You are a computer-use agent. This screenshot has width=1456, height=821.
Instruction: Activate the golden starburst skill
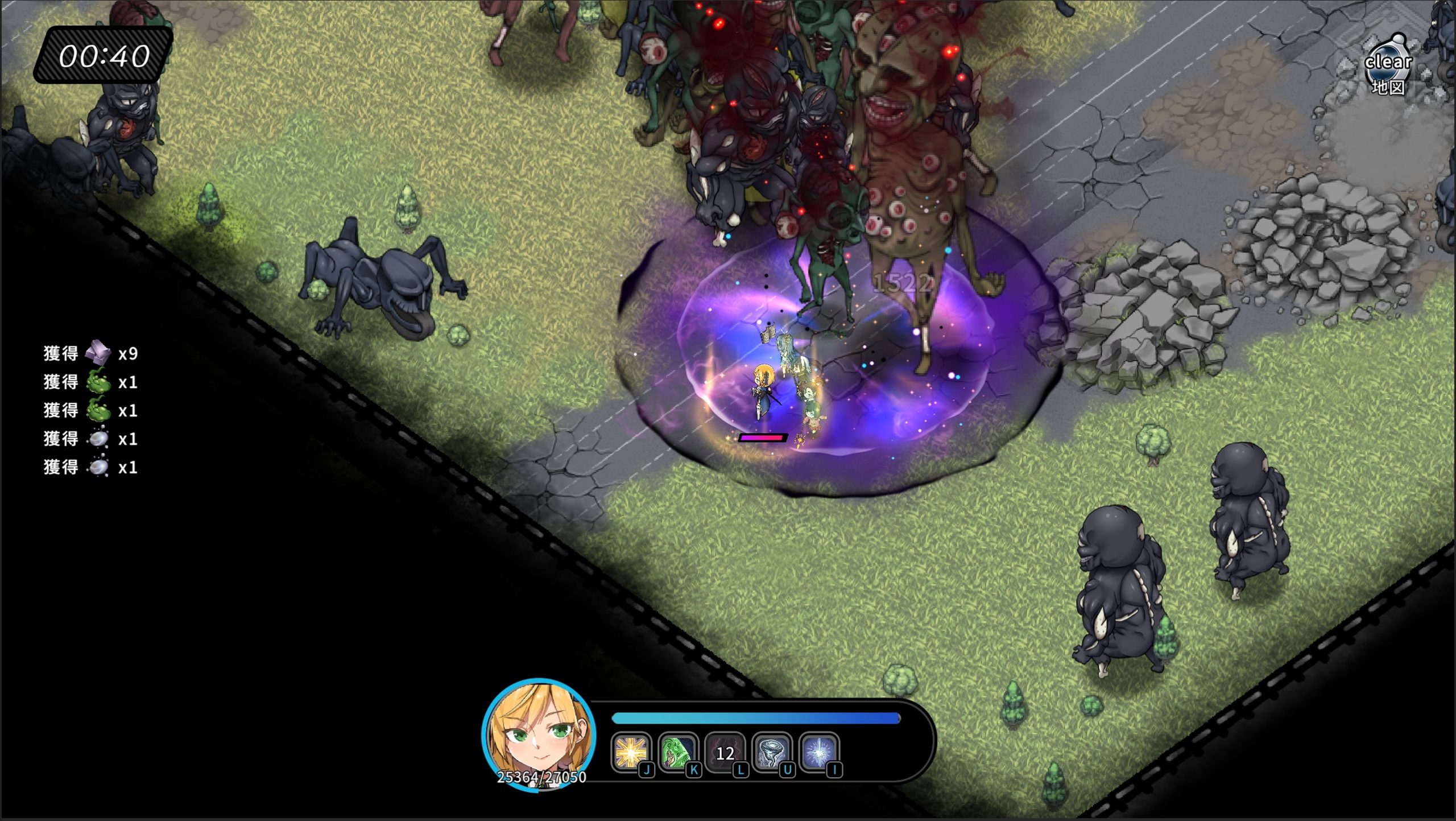tap(630, 752)
